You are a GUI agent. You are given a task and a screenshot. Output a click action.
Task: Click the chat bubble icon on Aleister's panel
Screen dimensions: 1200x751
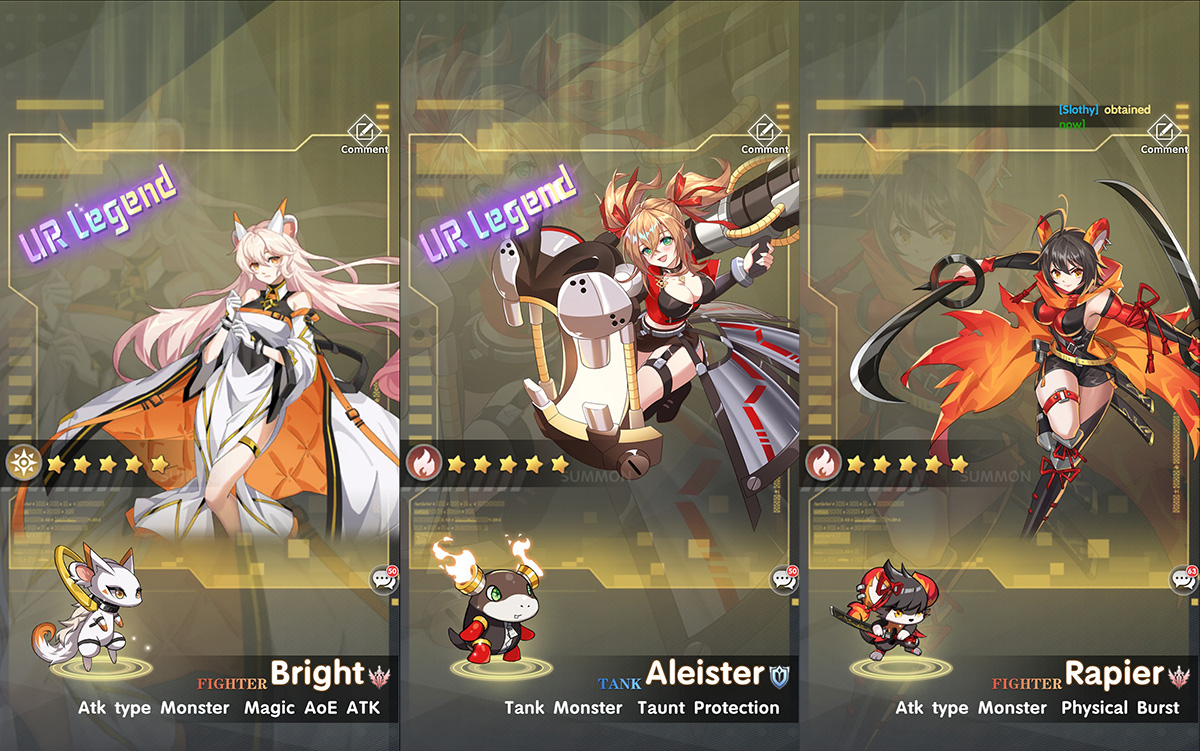pos(783,579)
